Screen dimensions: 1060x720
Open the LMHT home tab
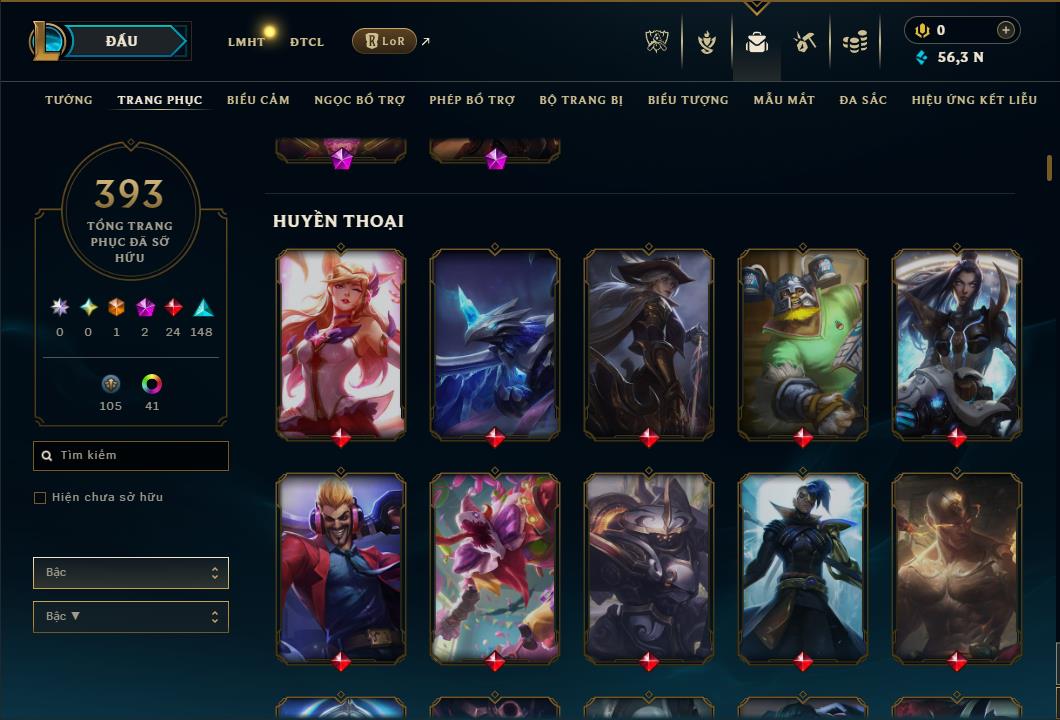[x=246, y=42]
